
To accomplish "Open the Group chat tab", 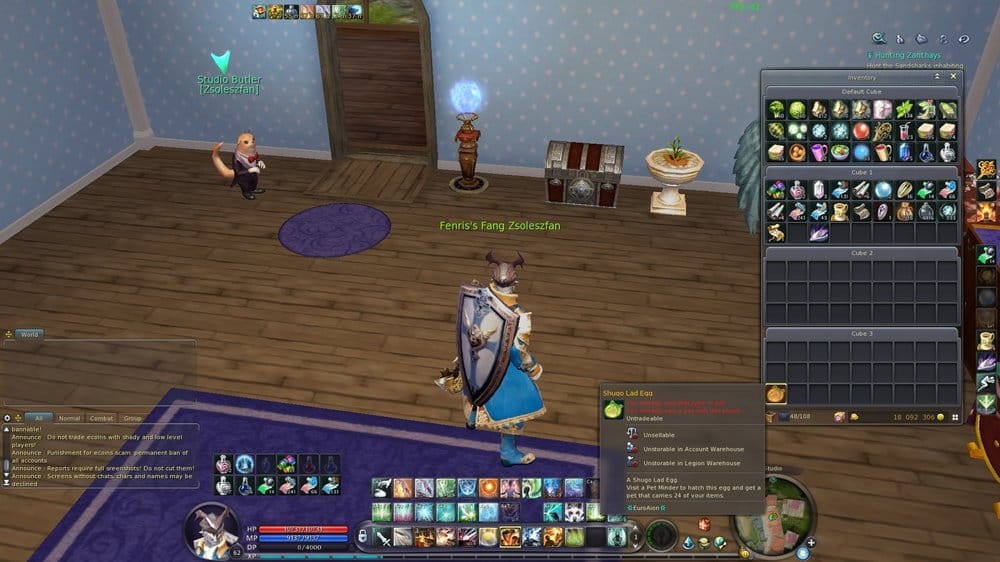I will tap(132, 418).
